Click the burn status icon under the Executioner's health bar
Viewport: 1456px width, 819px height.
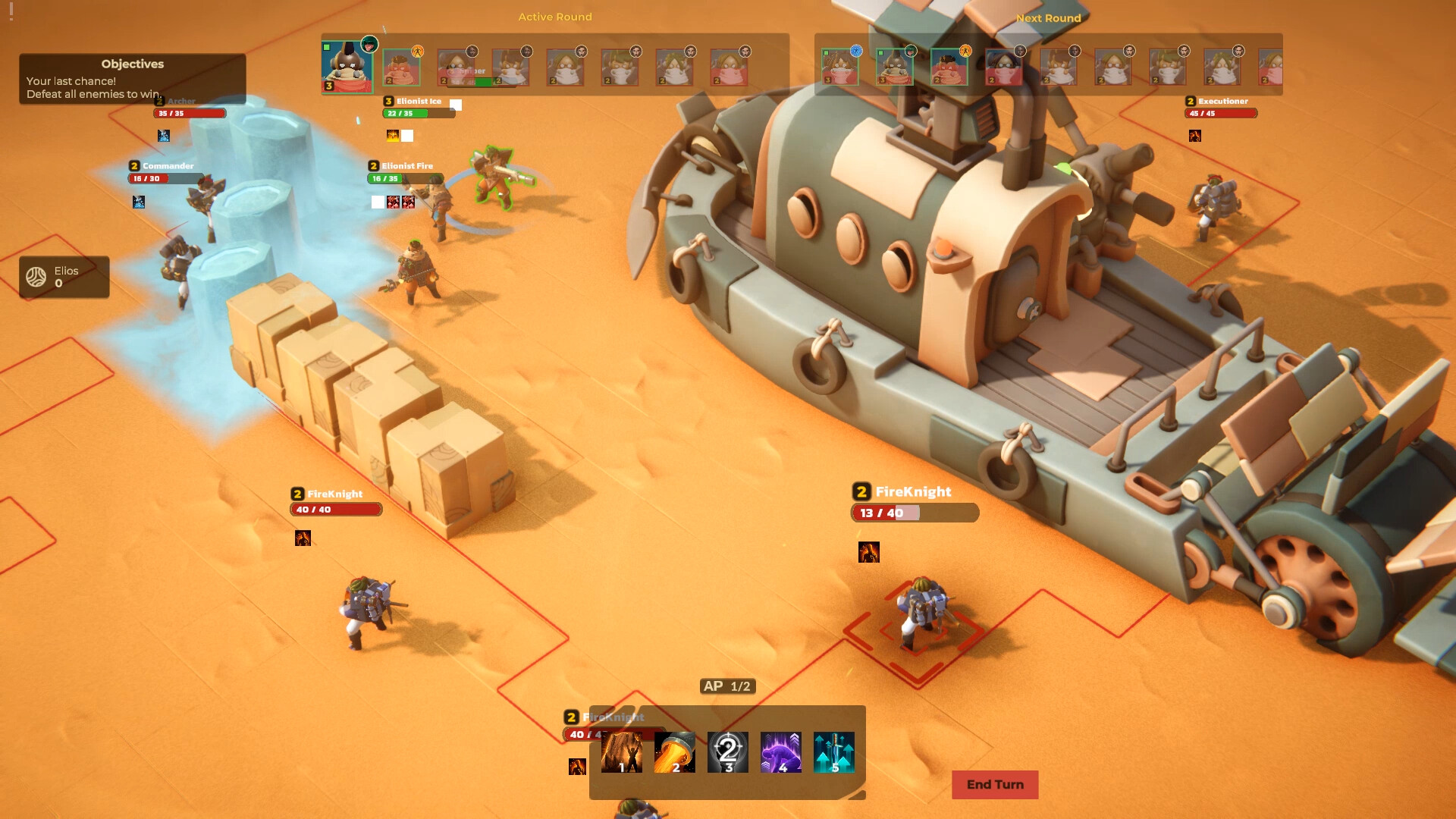coord(1196,136)
